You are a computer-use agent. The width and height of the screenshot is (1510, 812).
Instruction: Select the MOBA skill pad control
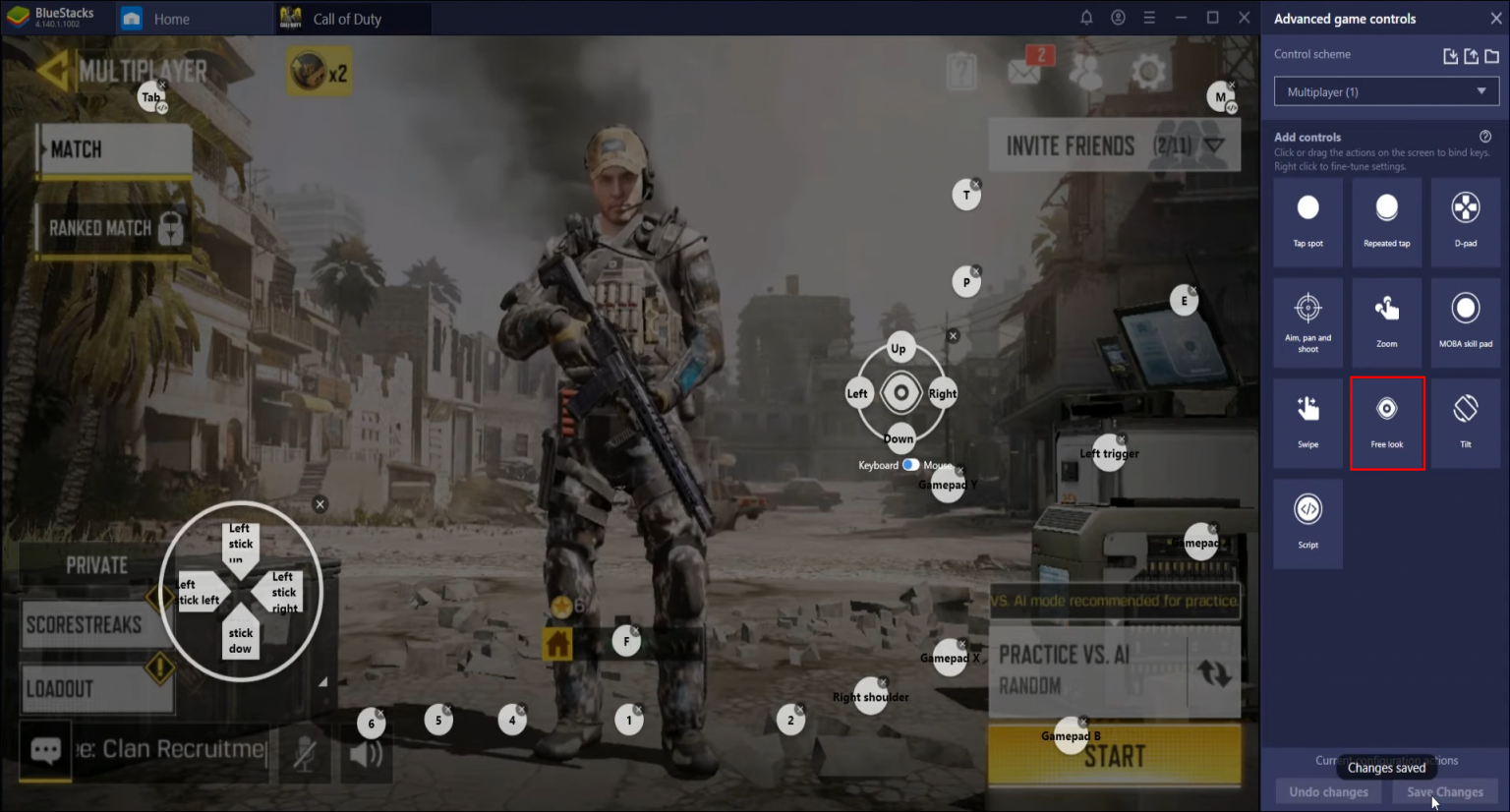coord(1465,322)
